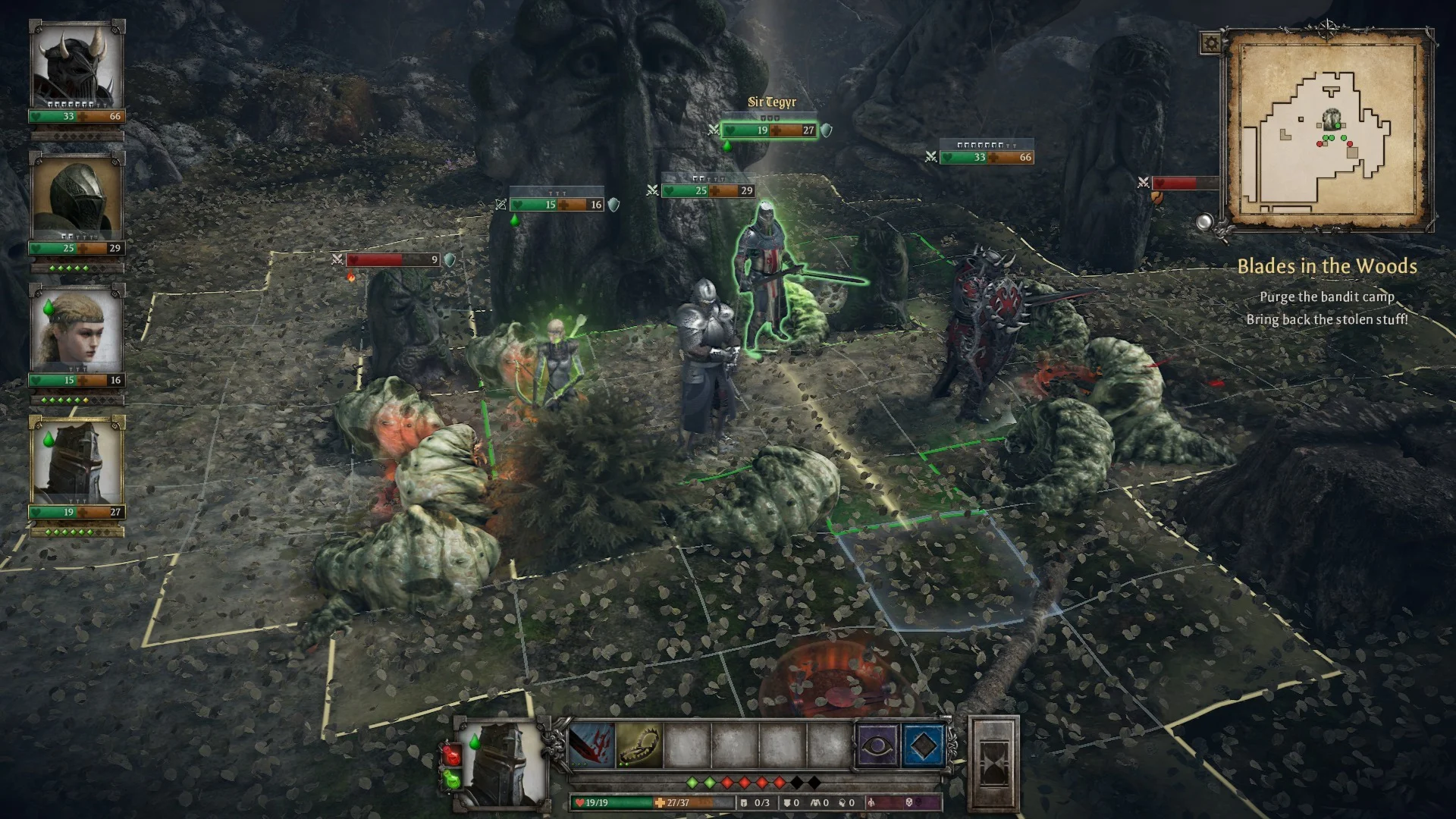
Task: Activate the purple eye skill
Action: (876, 746)
